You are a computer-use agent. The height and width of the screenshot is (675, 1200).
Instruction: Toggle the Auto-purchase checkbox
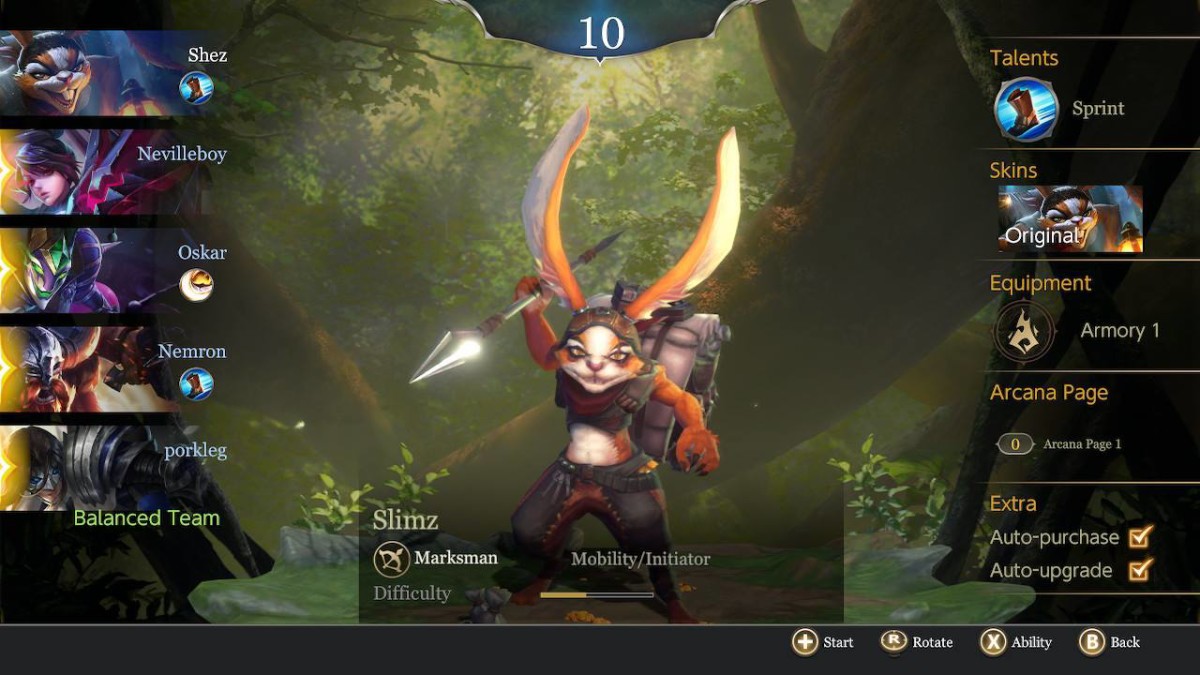(x=1139, y=537)
